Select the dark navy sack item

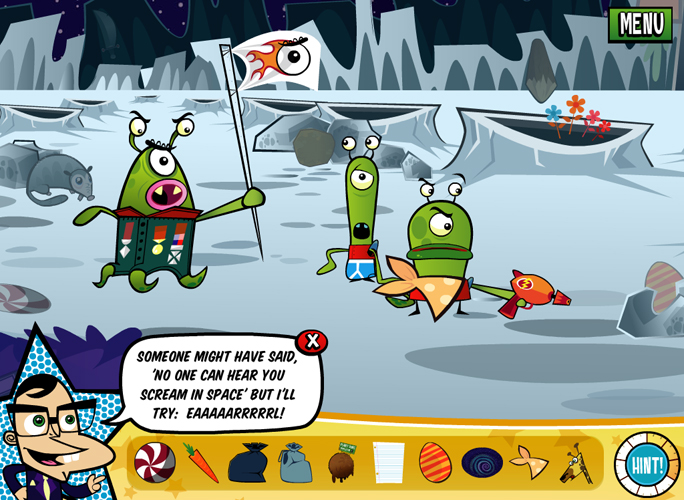pyautogui.click(x=247, y=463)
